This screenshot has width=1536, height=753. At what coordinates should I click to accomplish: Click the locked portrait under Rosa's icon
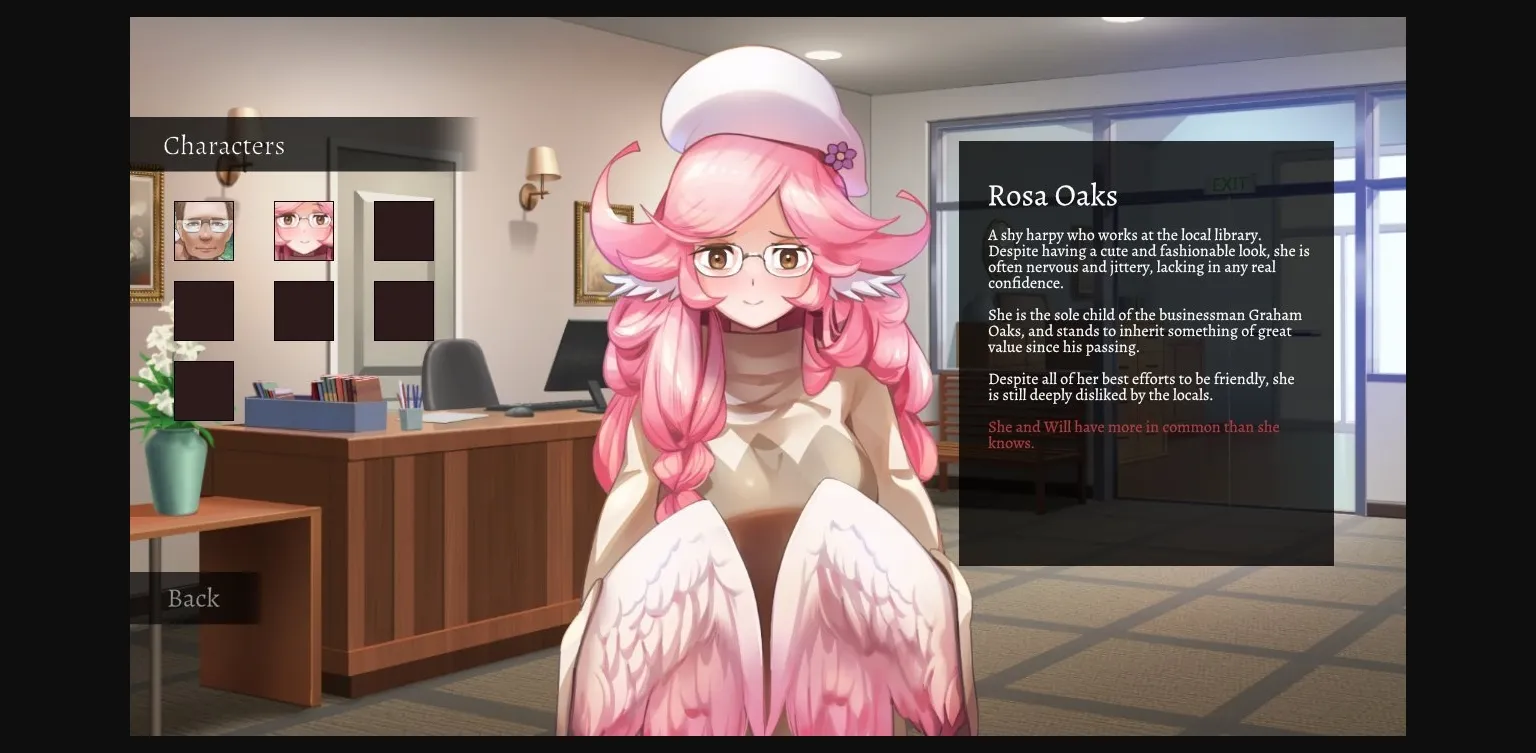(304, 310)
